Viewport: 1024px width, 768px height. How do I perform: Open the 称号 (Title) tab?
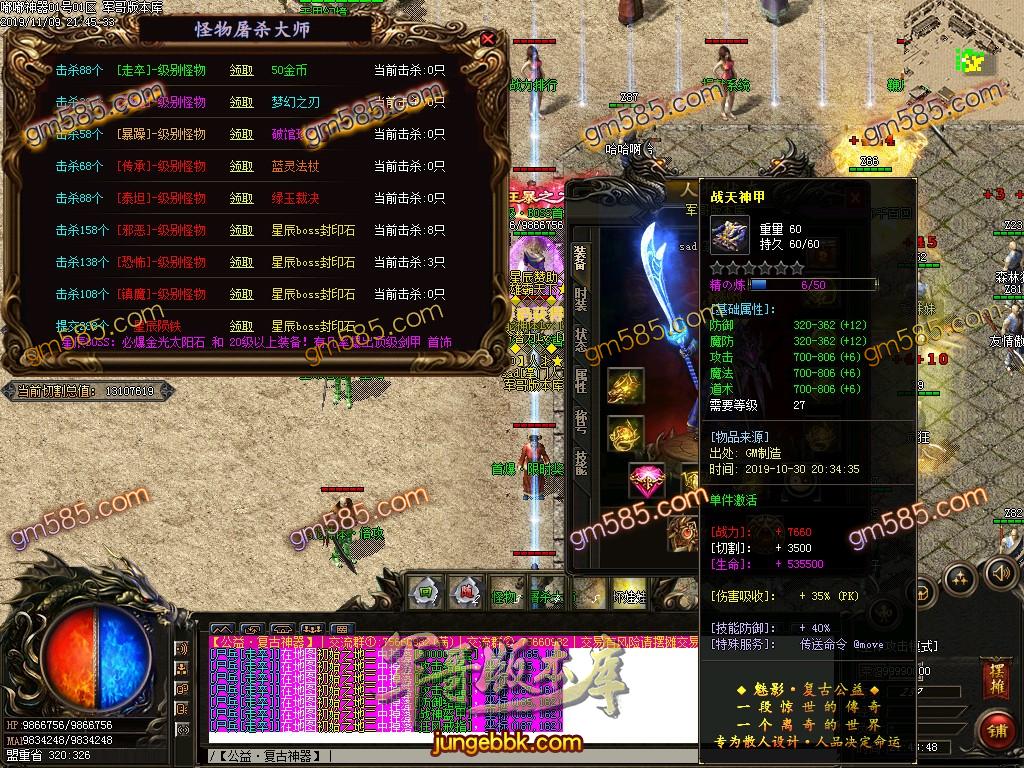(580, 420)
